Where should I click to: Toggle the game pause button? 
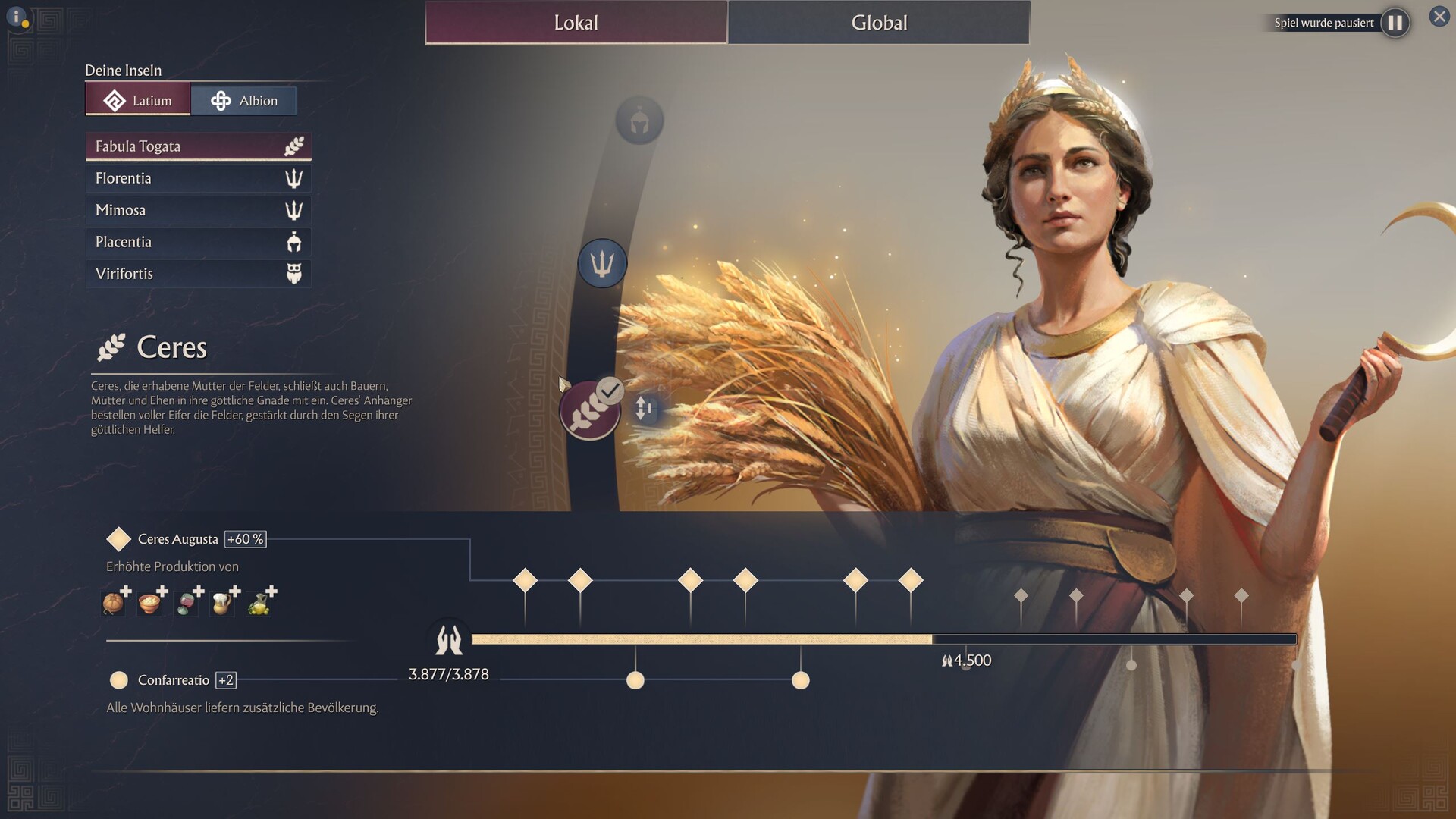pos(1395,23)
